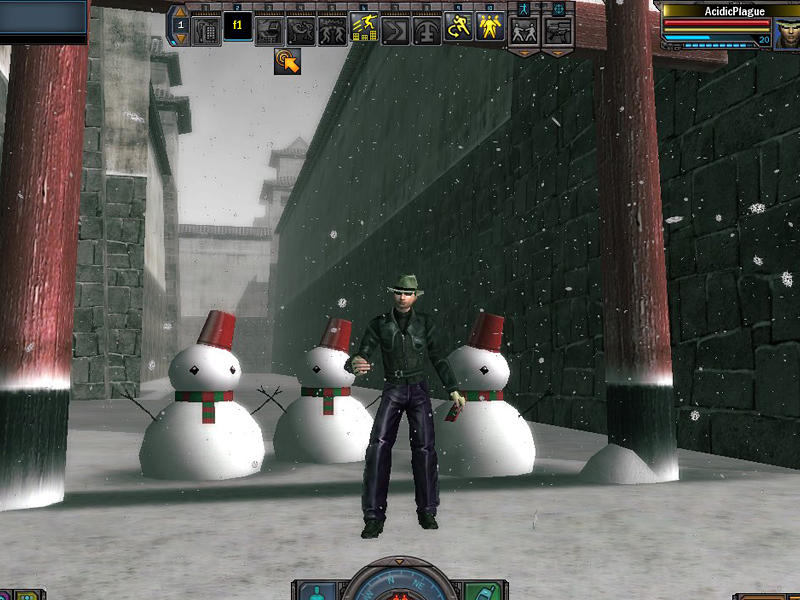Image resolution: width=800 pixels, height=600 pixels.
Task: Trigger the yellow group of figures ability
Action: click(x=489, y=28)
